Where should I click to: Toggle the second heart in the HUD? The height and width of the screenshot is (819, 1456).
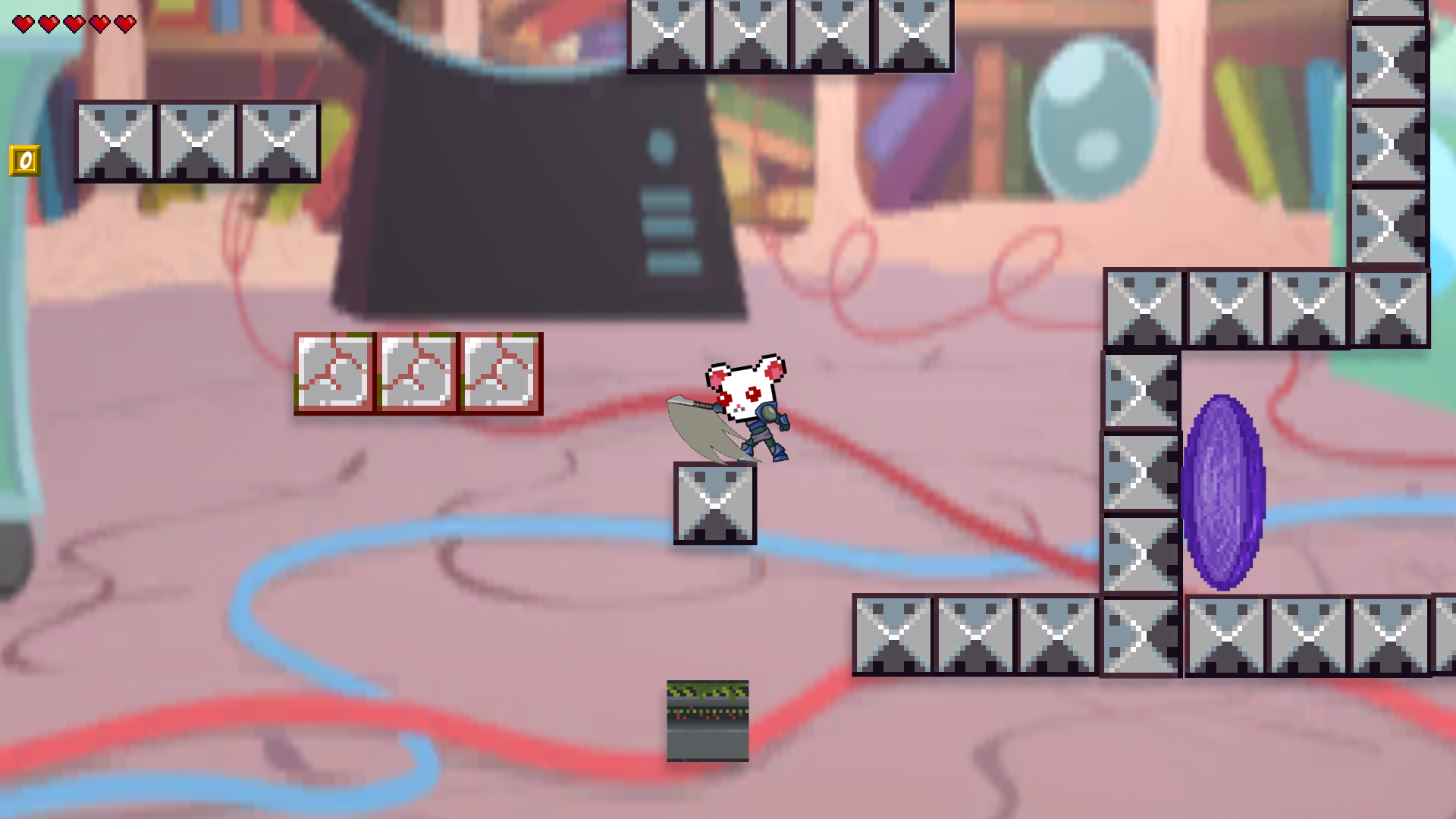[x=48, y=22]
